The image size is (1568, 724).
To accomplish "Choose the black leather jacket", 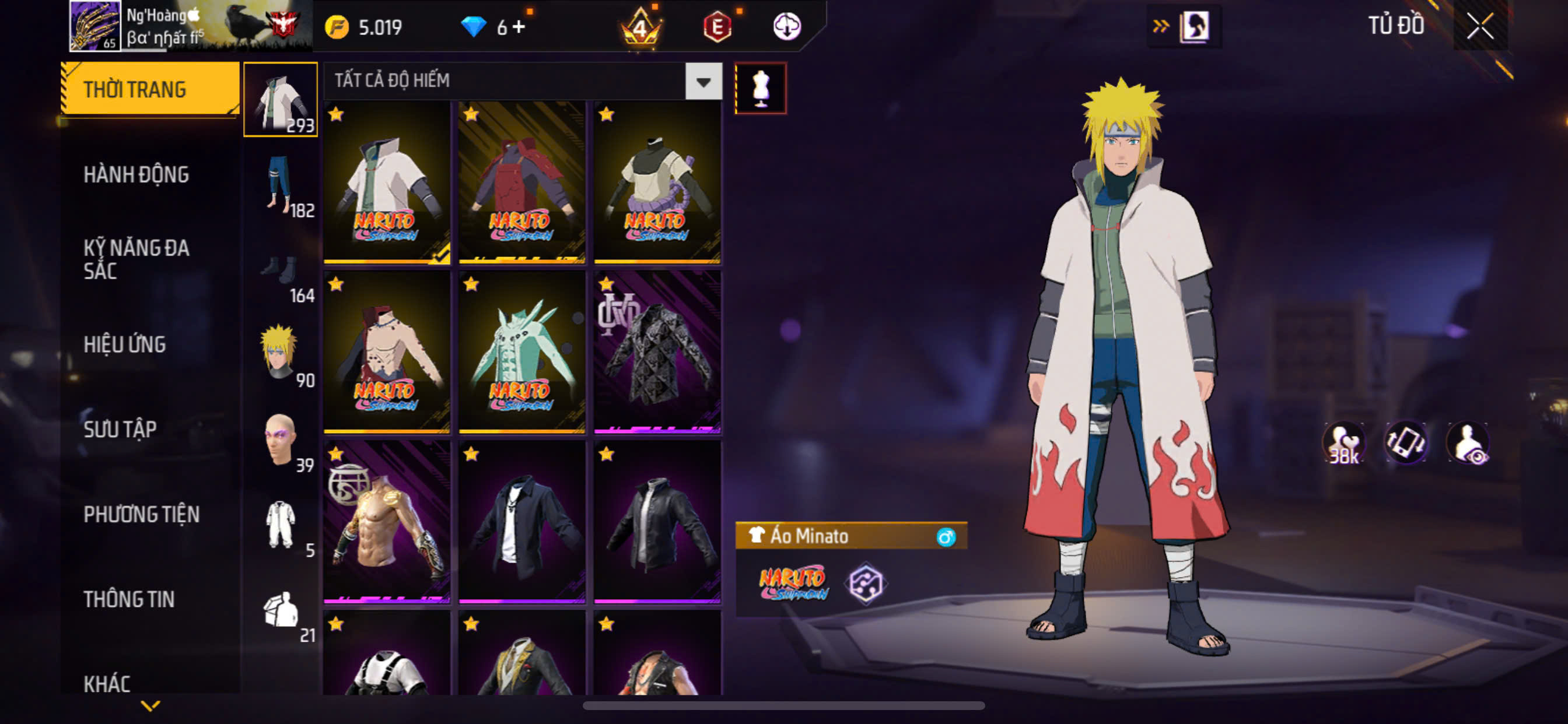I will point(657,522).
